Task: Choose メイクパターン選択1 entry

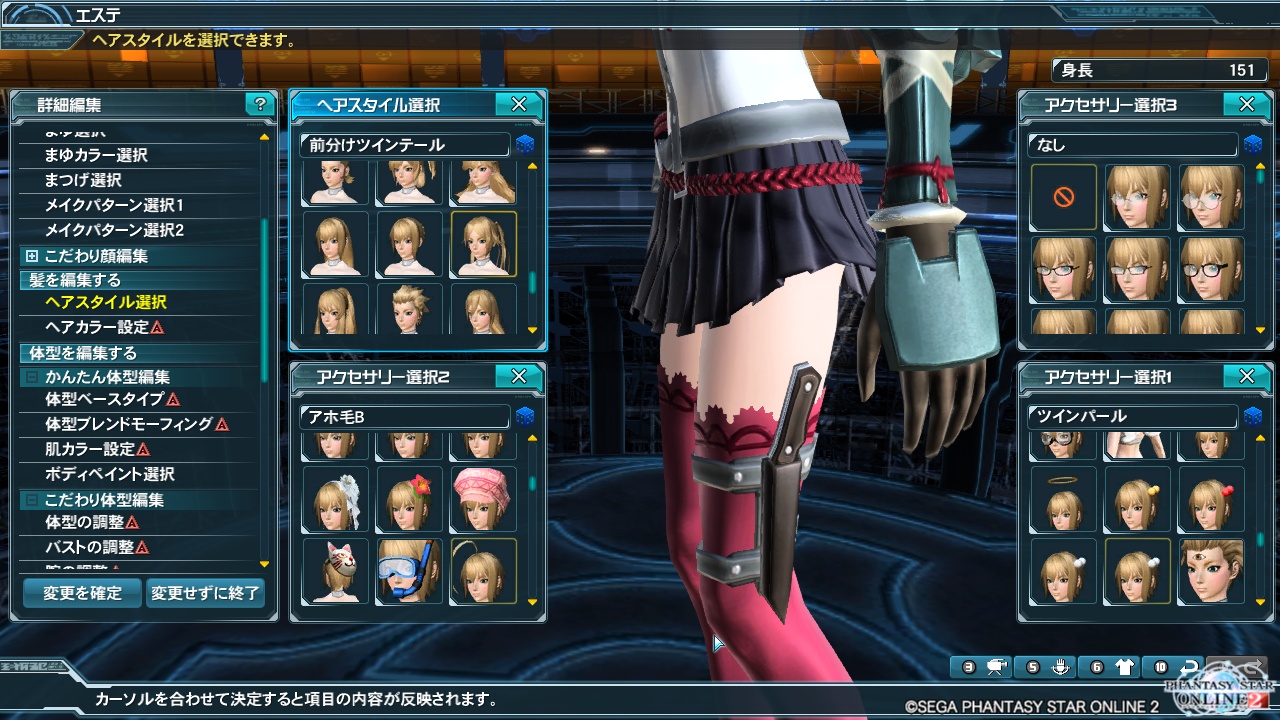Action: click(x=114, y=205)
